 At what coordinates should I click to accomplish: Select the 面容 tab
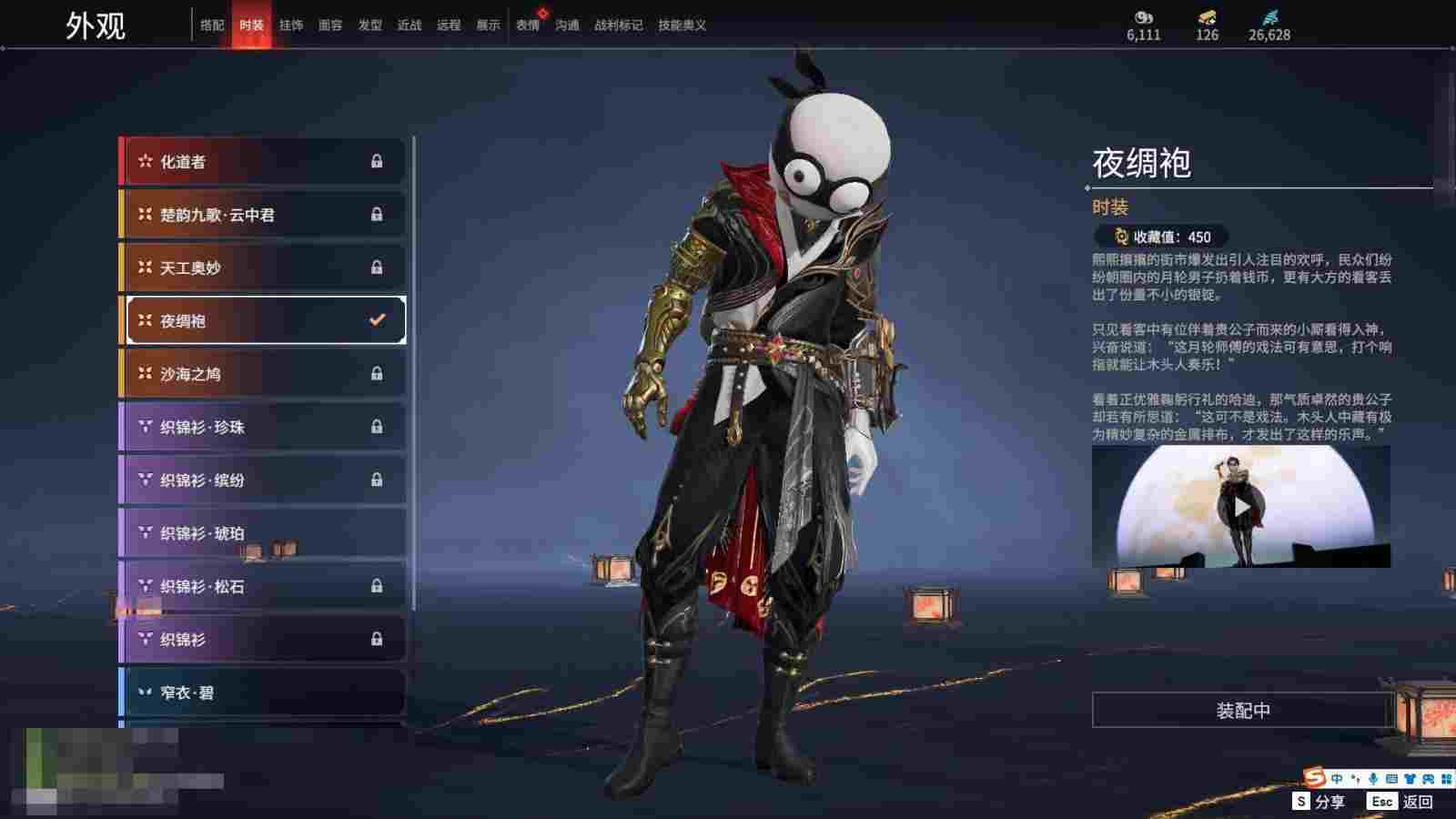[x=330, y=25]
